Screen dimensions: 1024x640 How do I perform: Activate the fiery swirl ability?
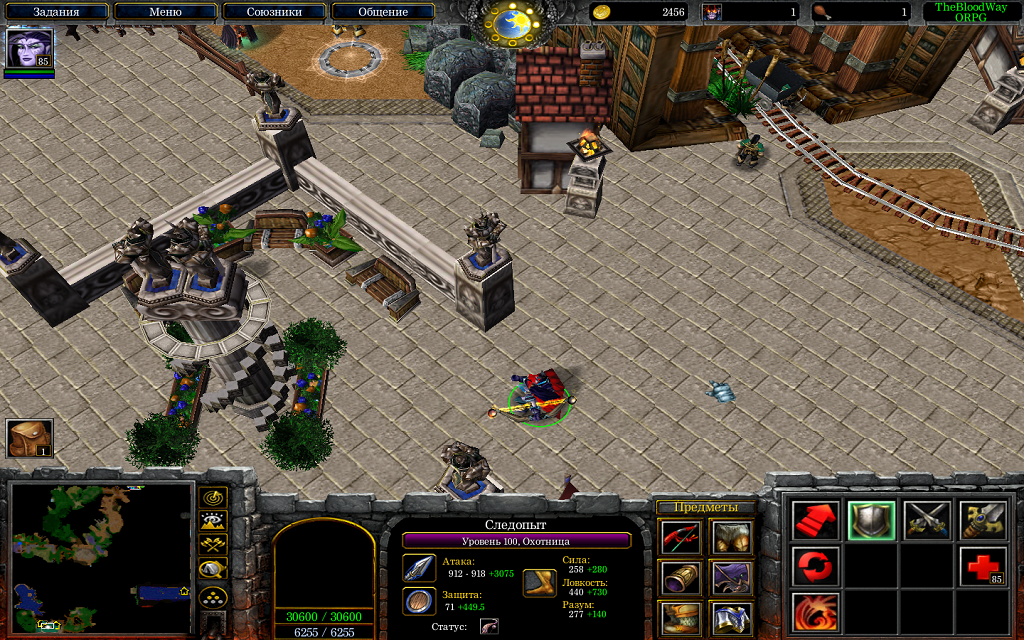point(816,612)
